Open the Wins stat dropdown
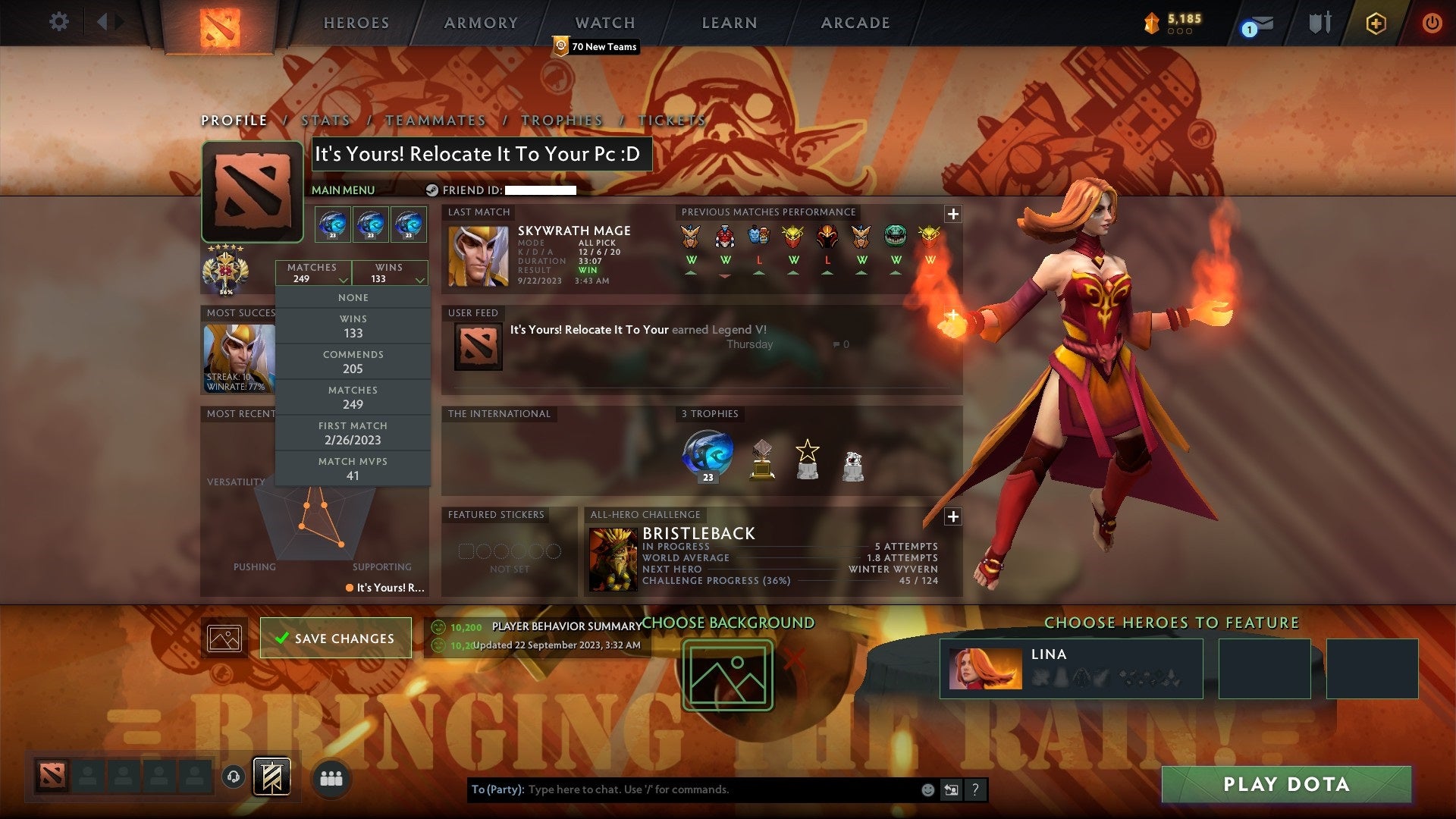This screenshot has width=1456, height=819. [390, 273]
